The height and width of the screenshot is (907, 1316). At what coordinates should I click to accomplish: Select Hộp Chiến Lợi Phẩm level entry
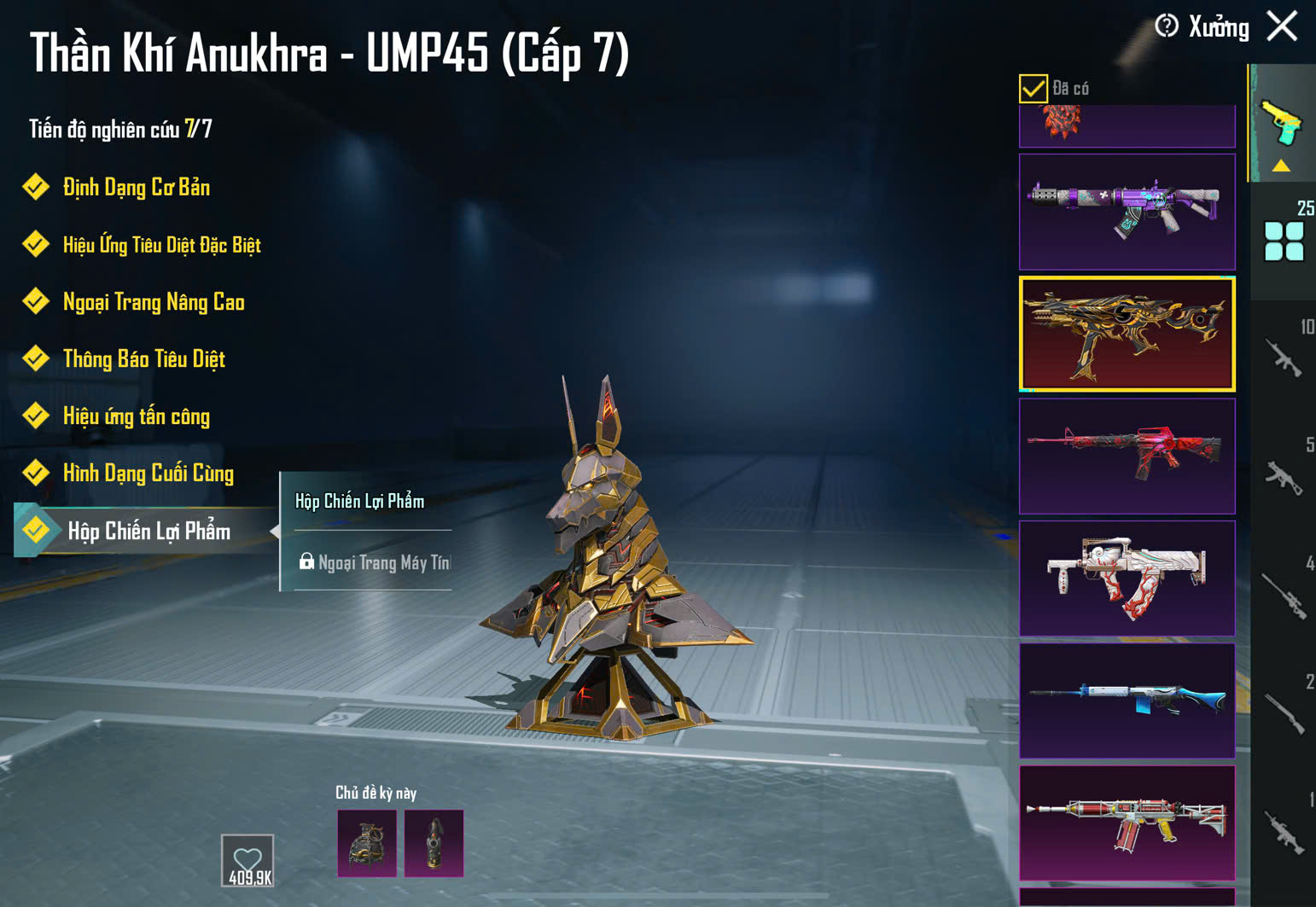(x=148, y=532)
